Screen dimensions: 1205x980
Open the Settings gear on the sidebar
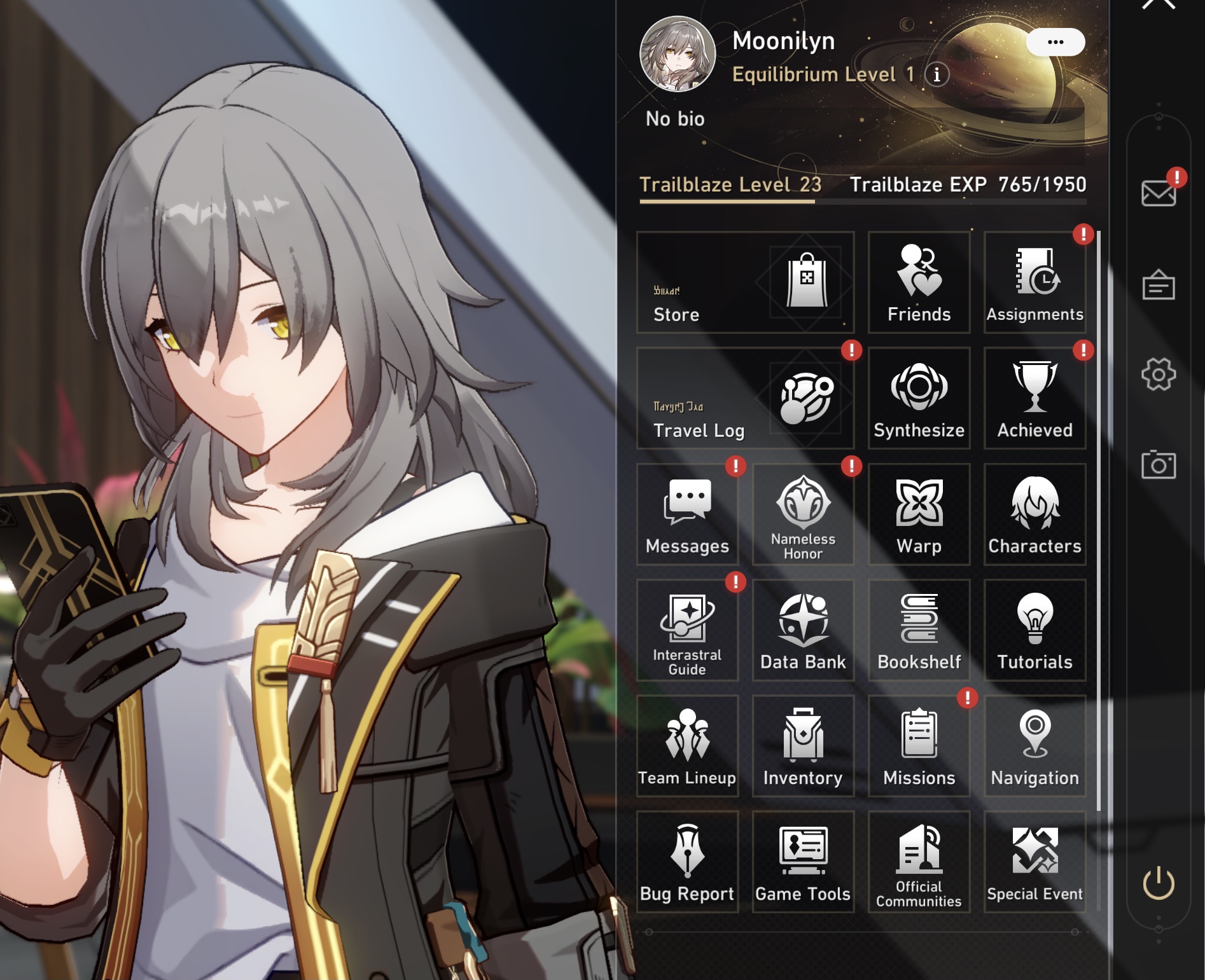[1159, 375]
